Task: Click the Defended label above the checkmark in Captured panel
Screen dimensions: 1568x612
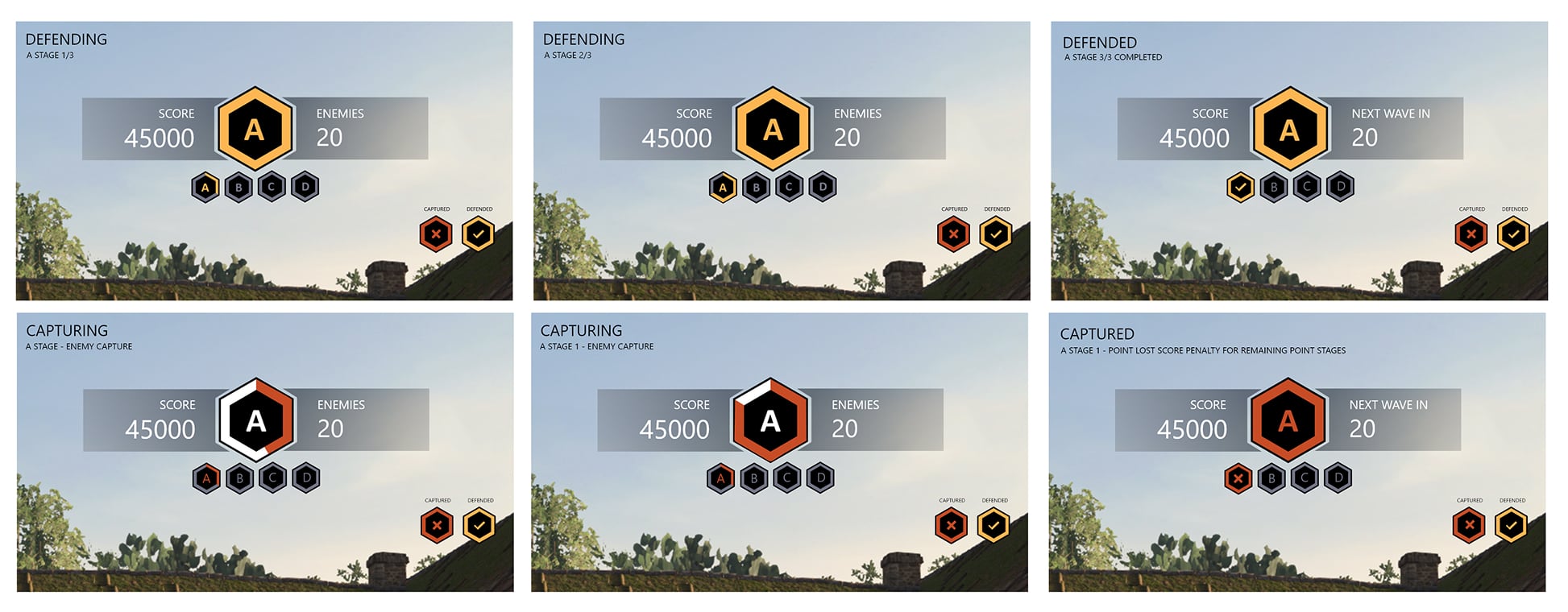Action: 1513,500
